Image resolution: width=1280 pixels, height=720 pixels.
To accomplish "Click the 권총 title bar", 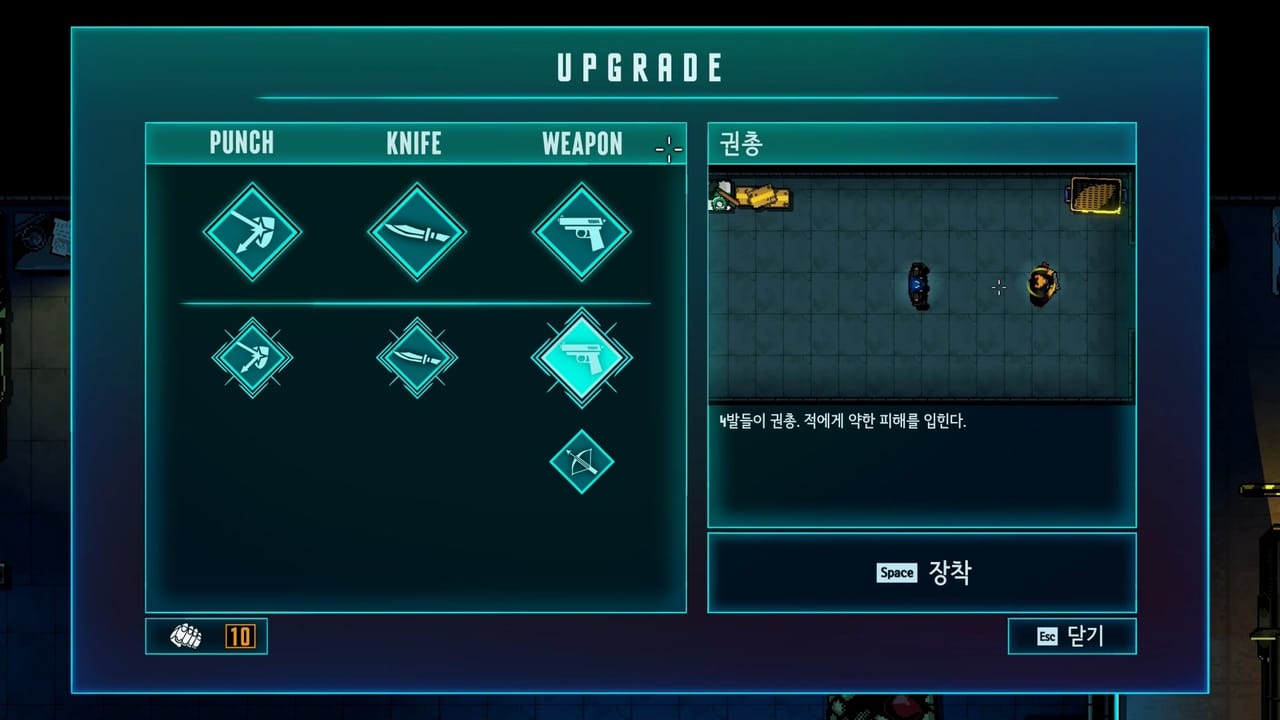I will point(921,143).
